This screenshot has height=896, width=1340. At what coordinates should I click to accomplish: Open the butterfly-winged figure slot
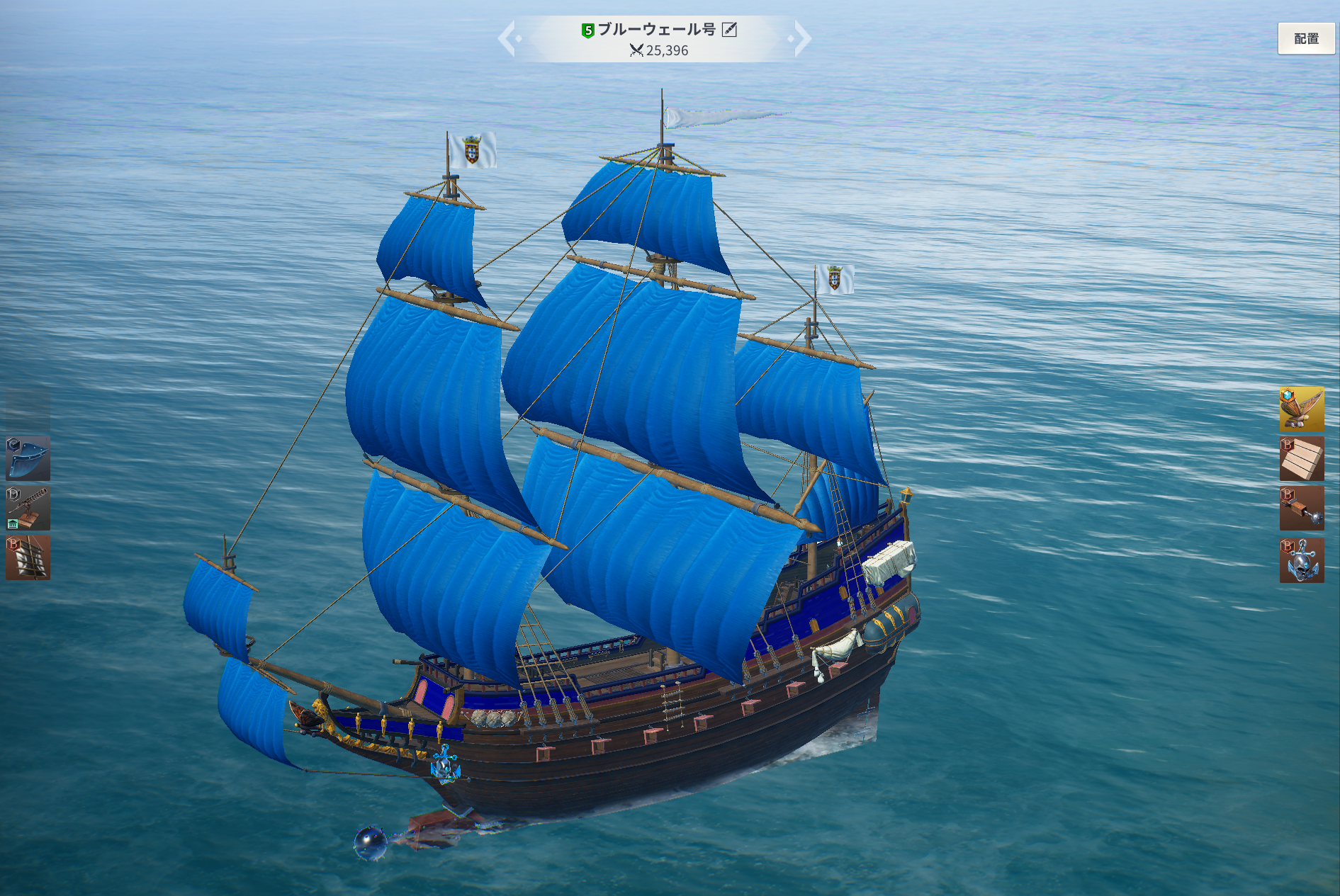1301,409
